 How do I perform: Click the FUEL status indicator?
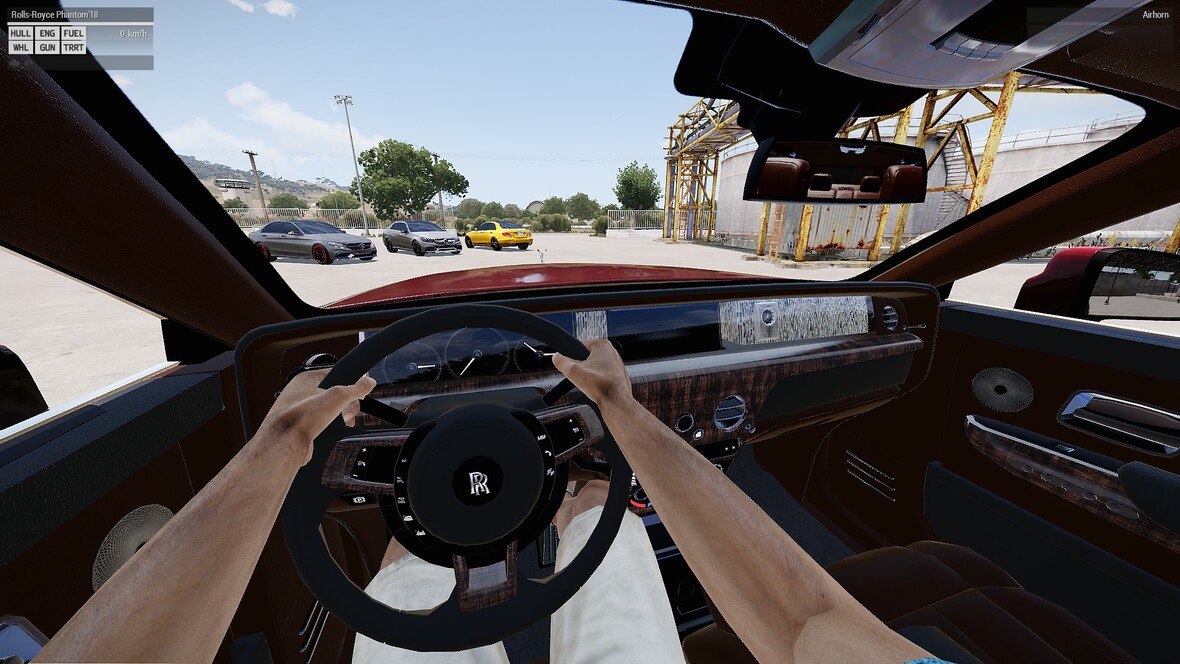(73, 33)
